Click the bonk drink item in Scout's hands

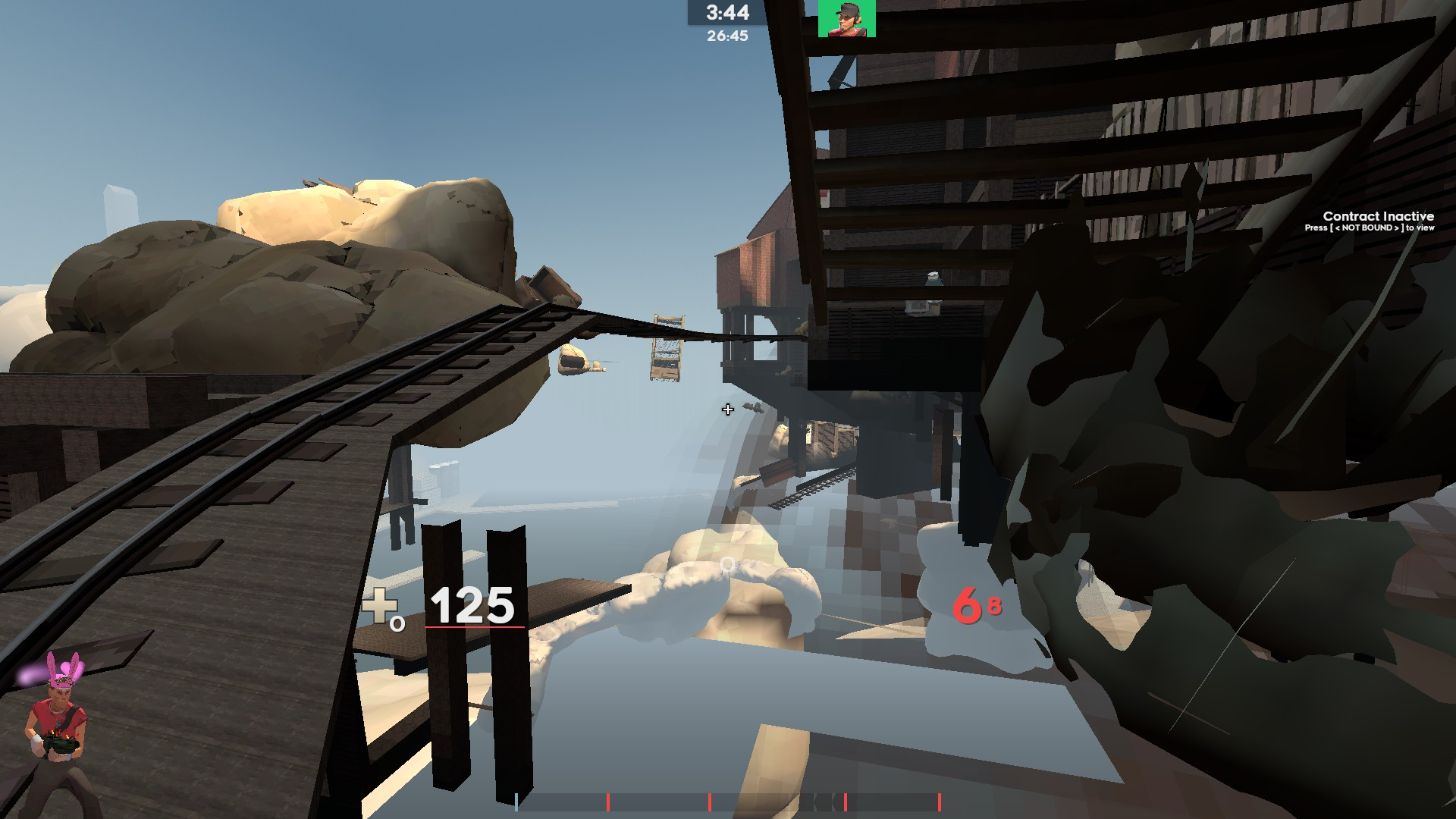pyautogui.click(x=61, y=745)
